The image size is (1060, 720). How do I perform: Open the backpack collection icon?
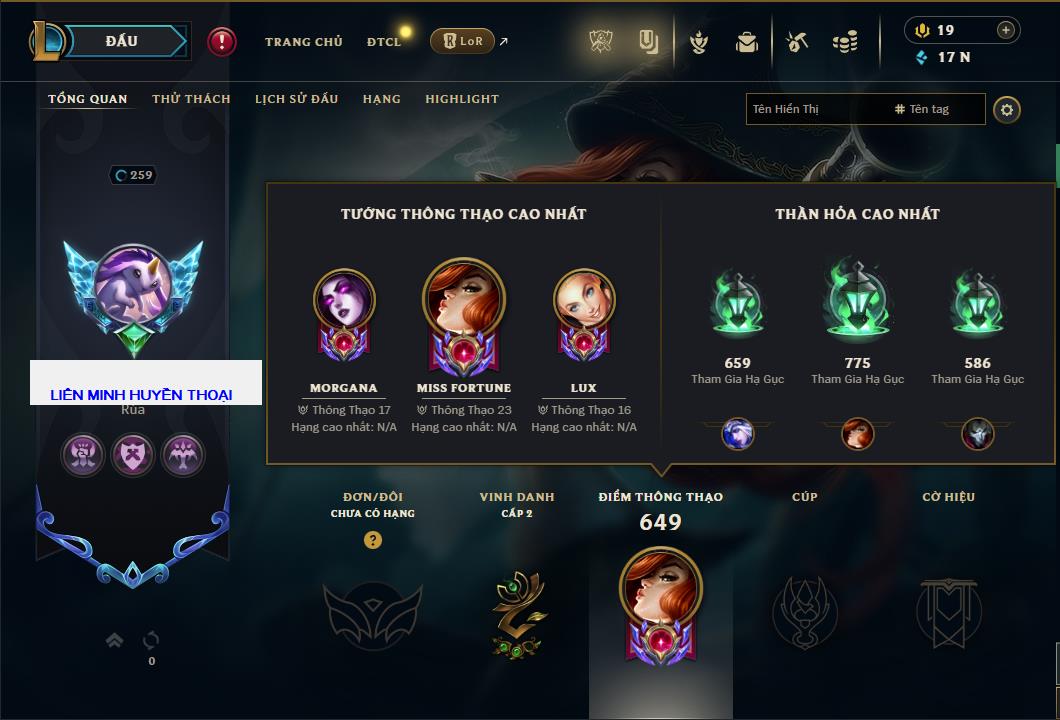[x=746, y=42]
